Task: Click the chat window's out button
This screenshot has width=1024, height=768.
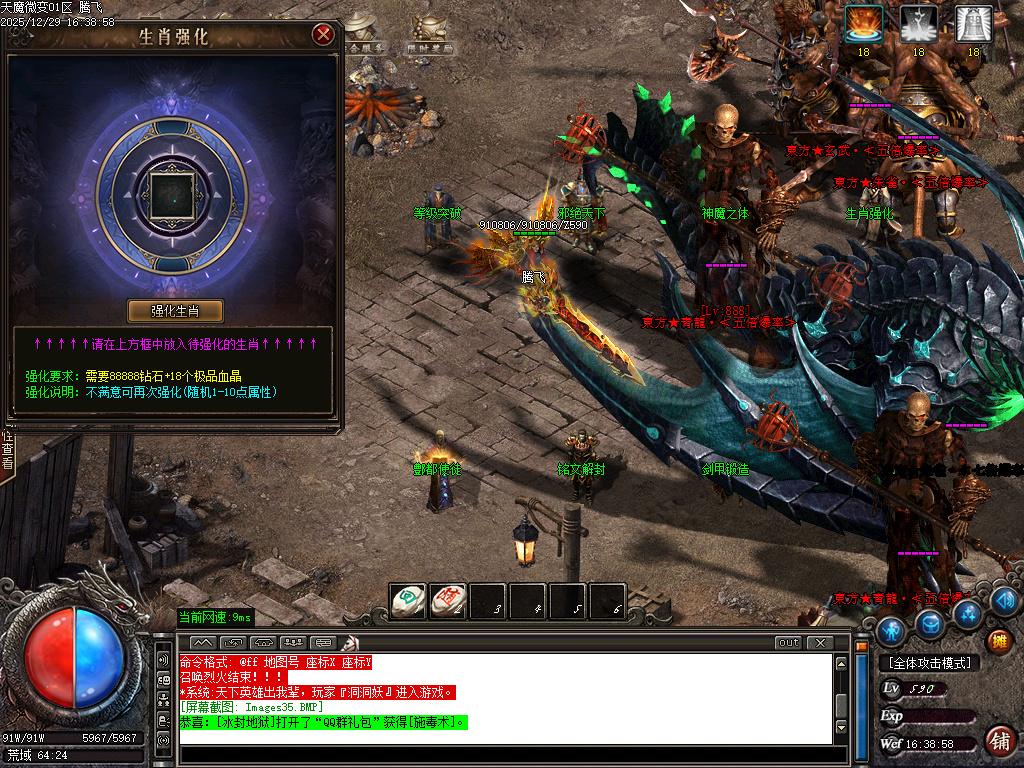Action: (789, 642)
